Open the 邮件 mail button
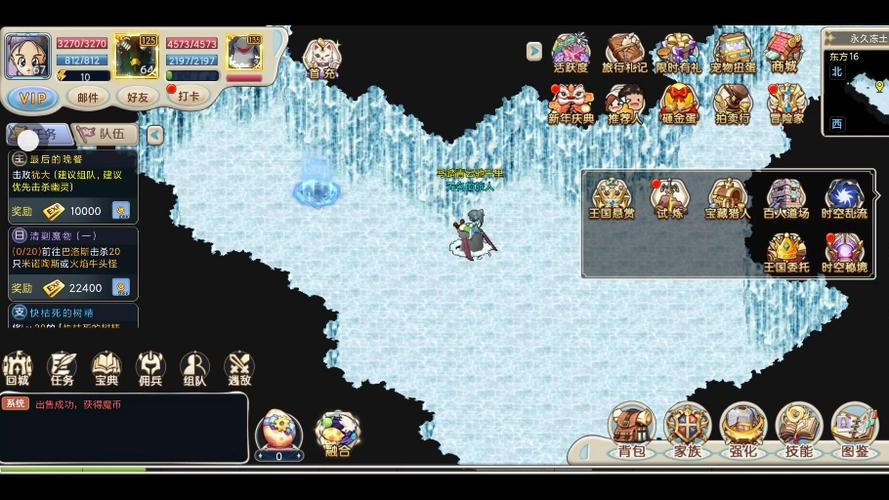This screenshot has width=889, height=500. click(x=88, y=97)
